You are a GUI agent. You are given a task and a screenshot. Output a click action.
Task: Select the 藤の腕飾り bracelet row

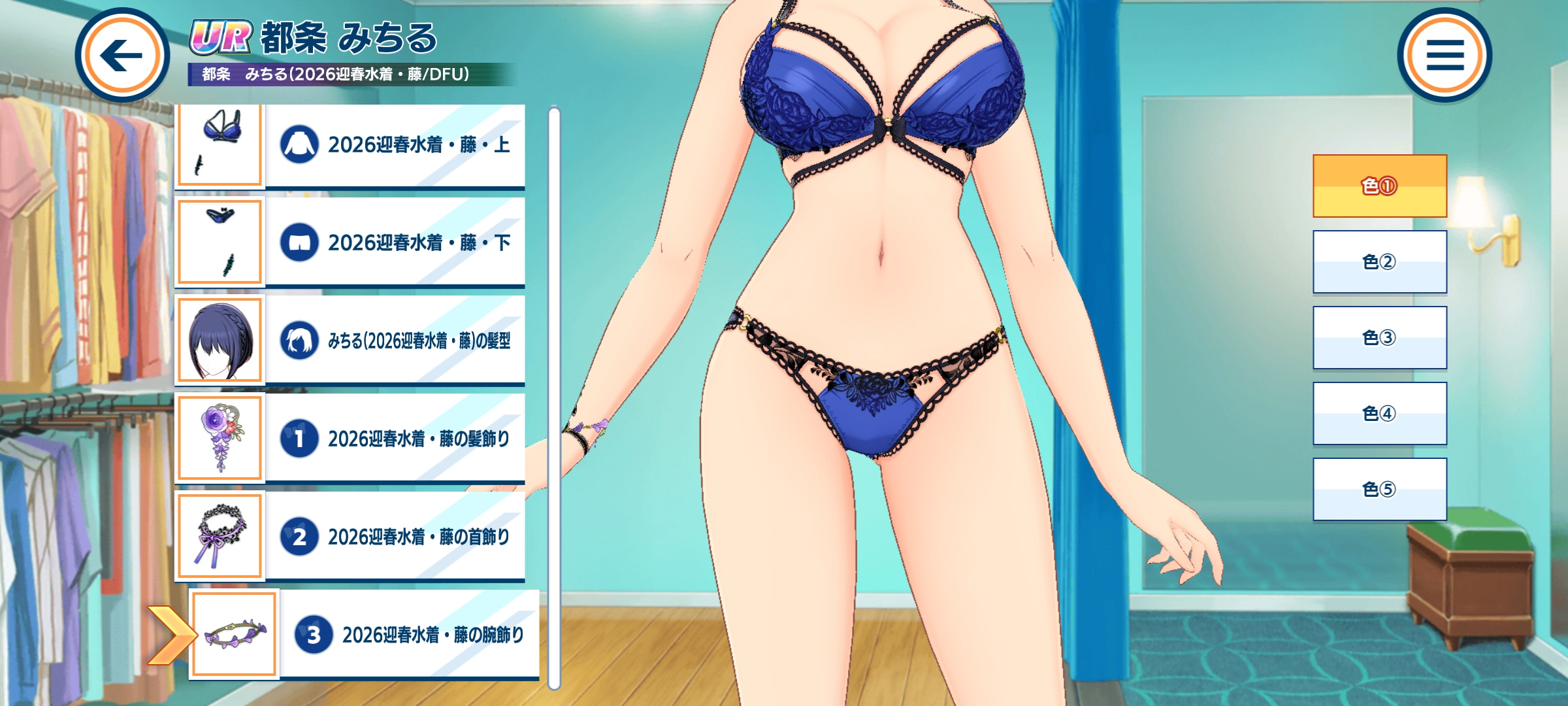[x=409, y=634]
